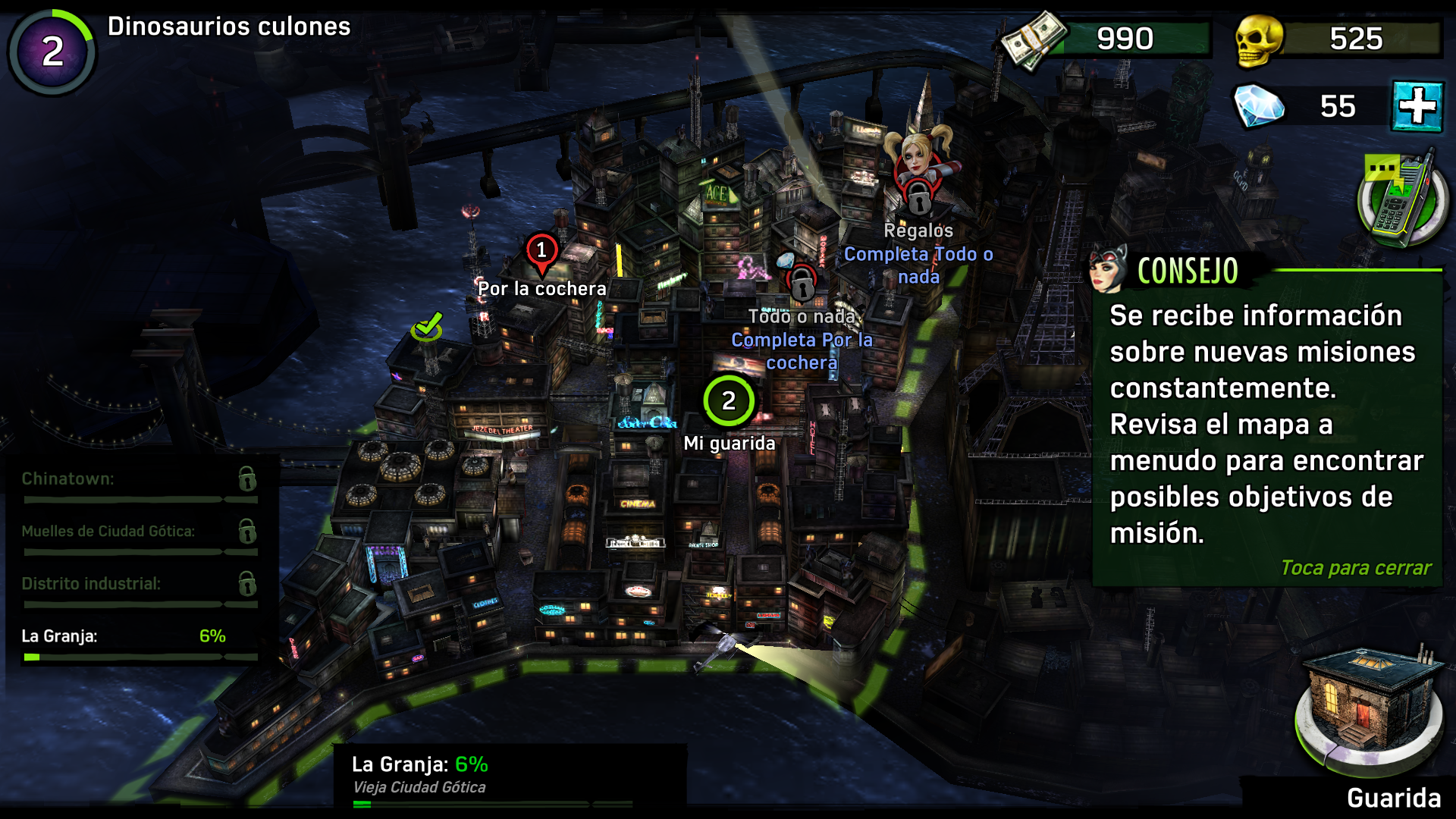Click the green checkmark on the completed mission

[427, 328]
